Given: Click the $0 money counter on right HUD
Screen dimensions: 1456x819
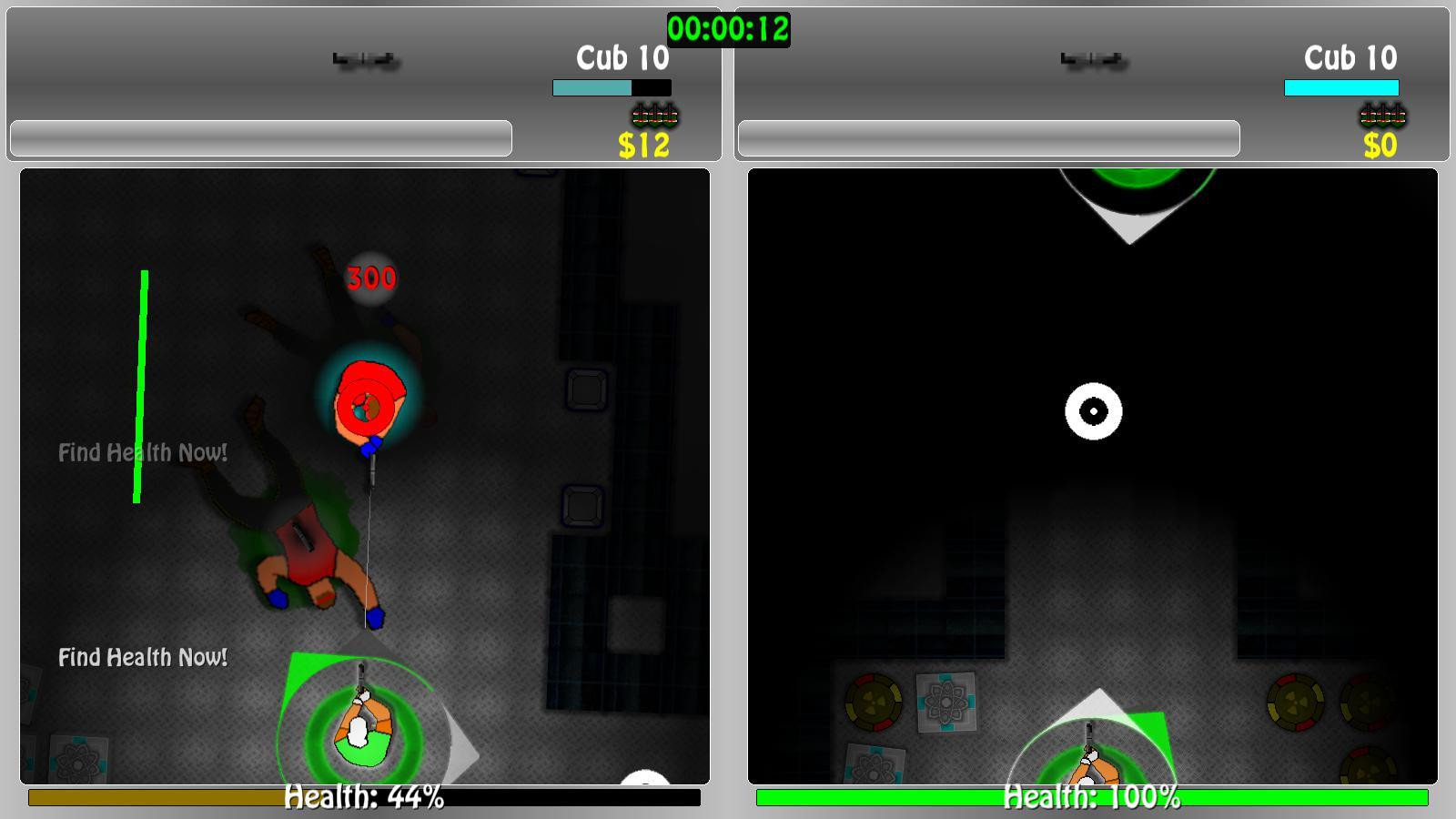Looking at the screenshot, I should point(1380,143).
